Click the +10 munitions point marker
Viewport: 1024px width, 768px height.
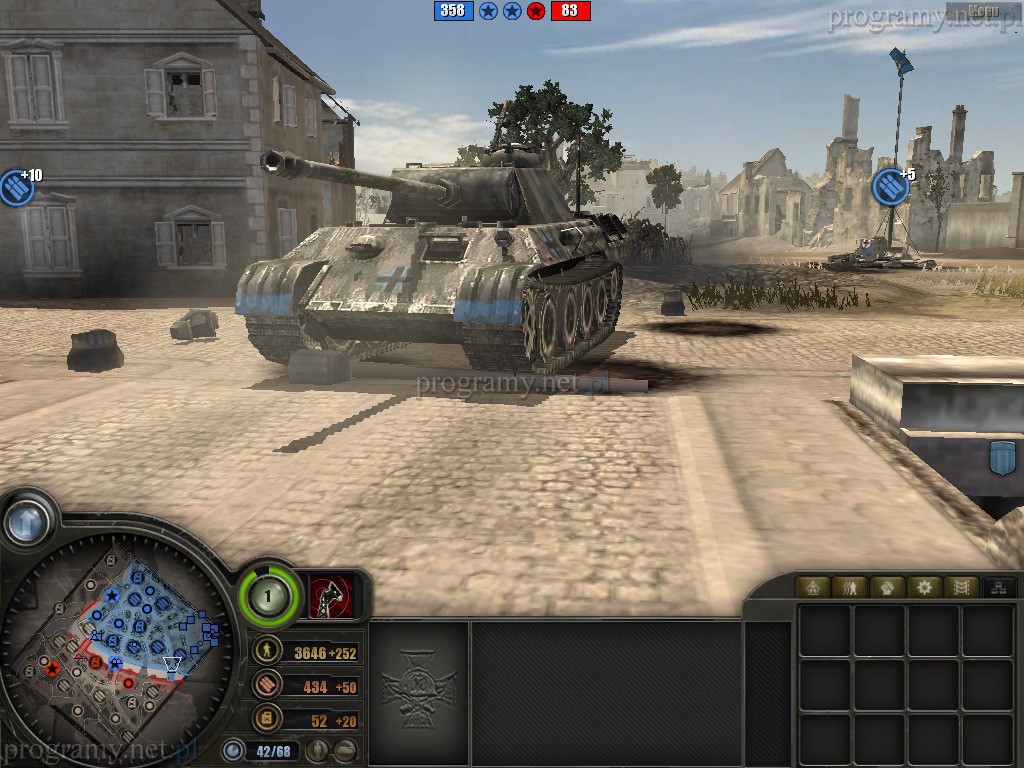(x=16, y=187)
